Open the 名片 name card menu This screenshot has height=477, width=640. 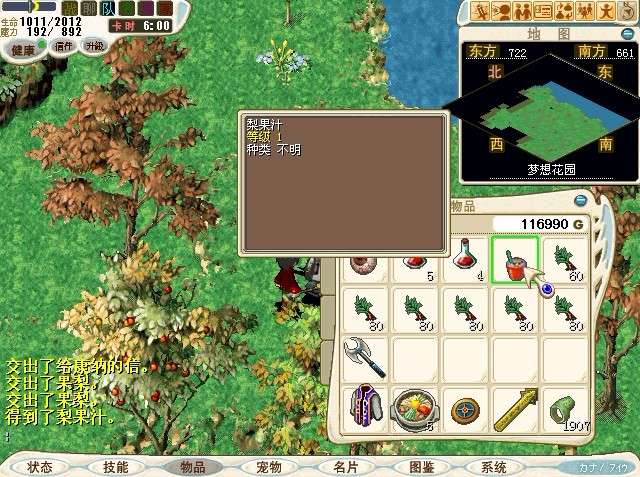click(x=346, y=467)
